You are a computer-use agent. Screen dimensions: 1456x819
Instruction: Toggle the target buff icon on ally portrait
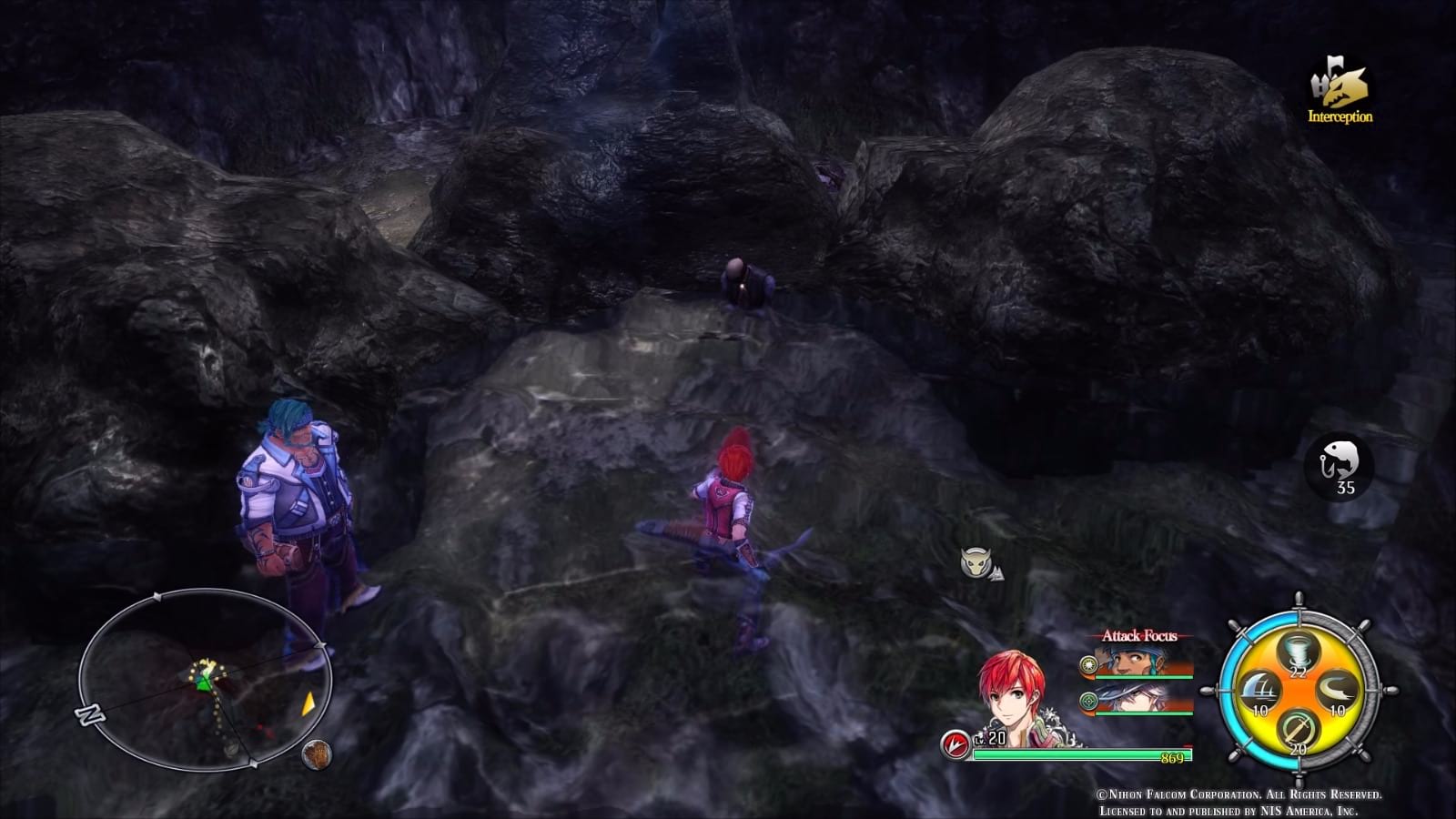click(x=1088, y=699)
